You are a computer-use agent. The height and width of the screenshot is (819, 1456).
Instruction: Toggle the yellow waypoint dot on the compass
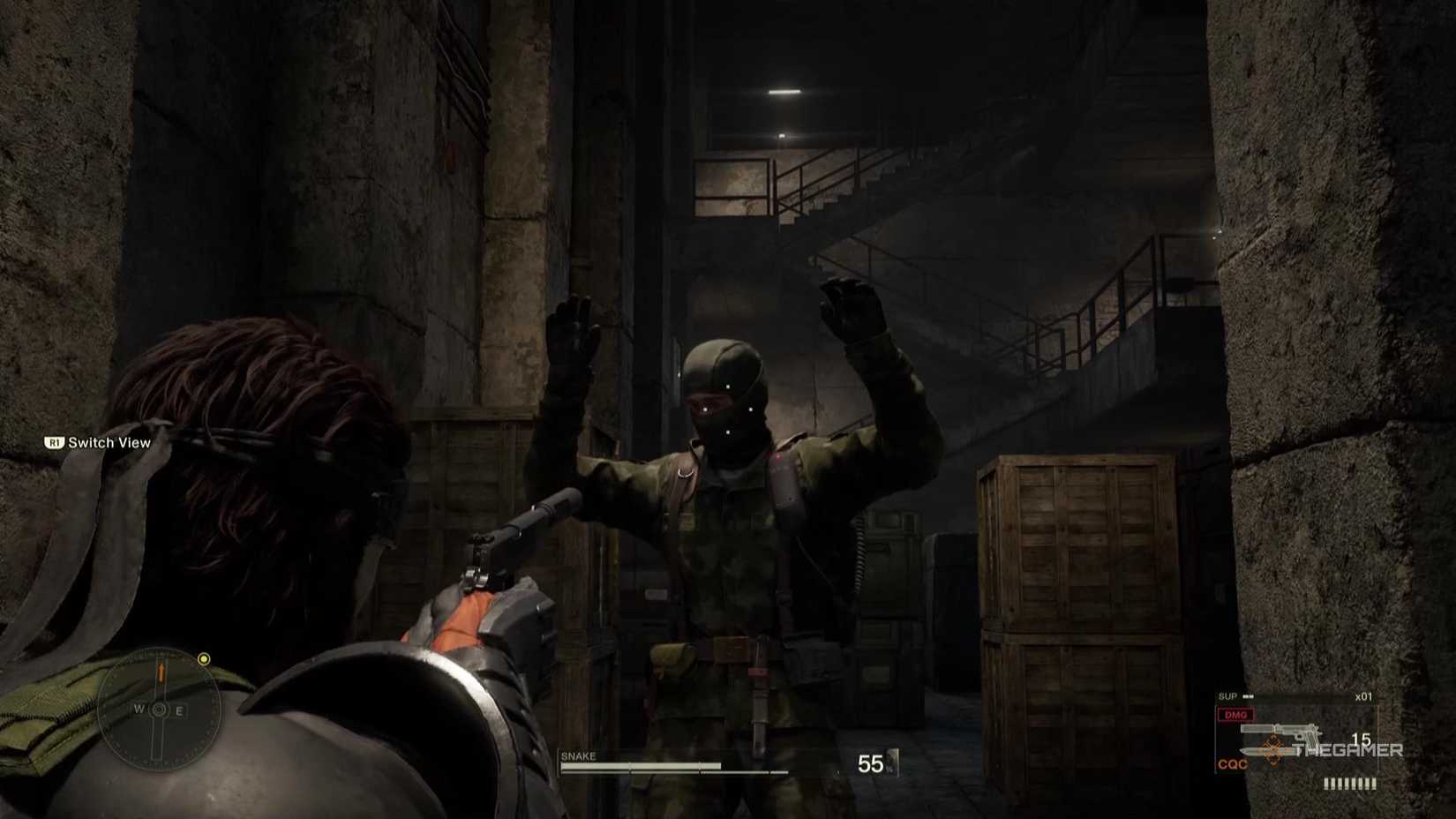(x=203, y=660)
